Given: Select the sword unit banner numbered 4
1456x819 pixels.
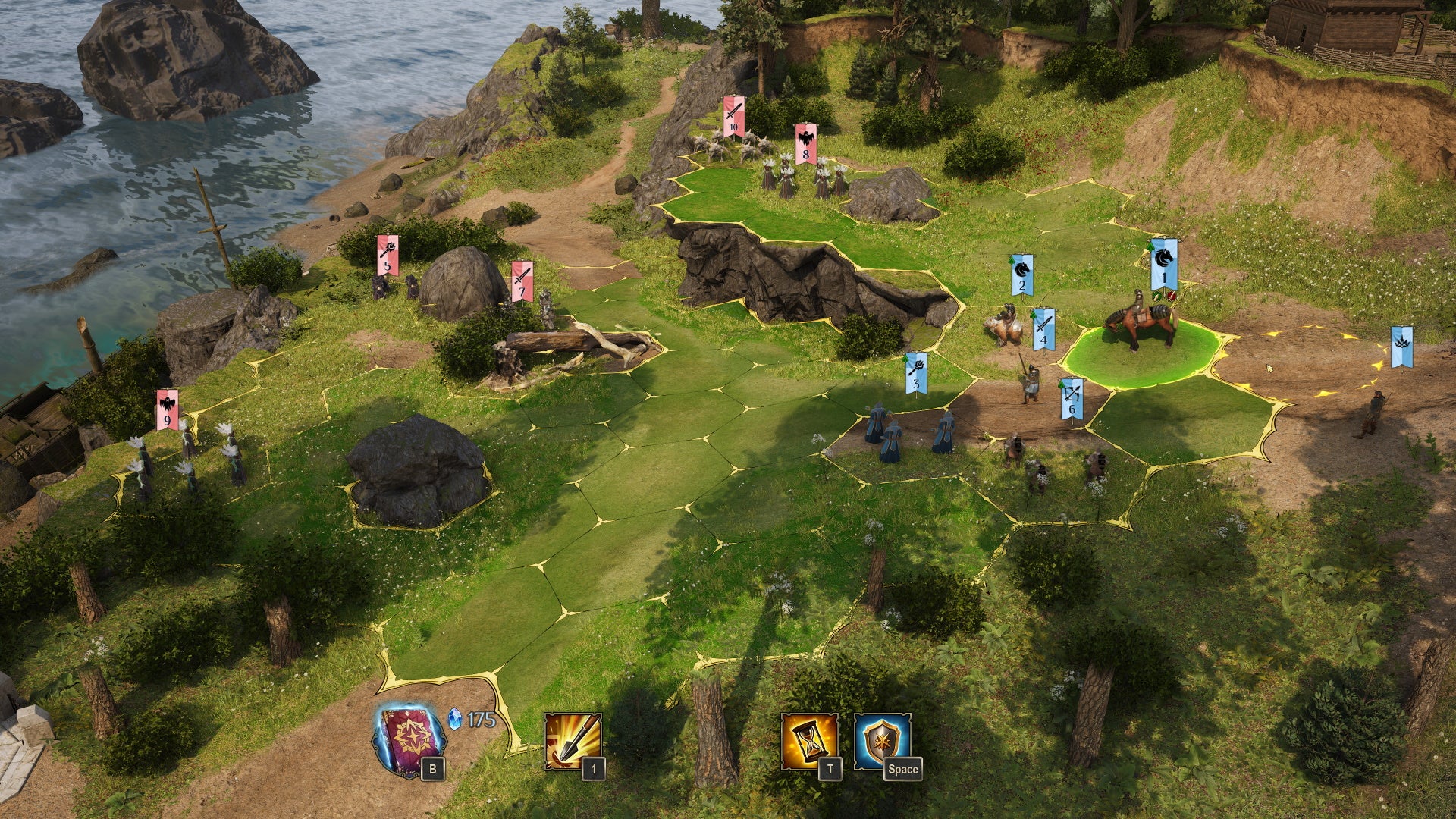Looking at the screenshot, I should [1043, 329].
